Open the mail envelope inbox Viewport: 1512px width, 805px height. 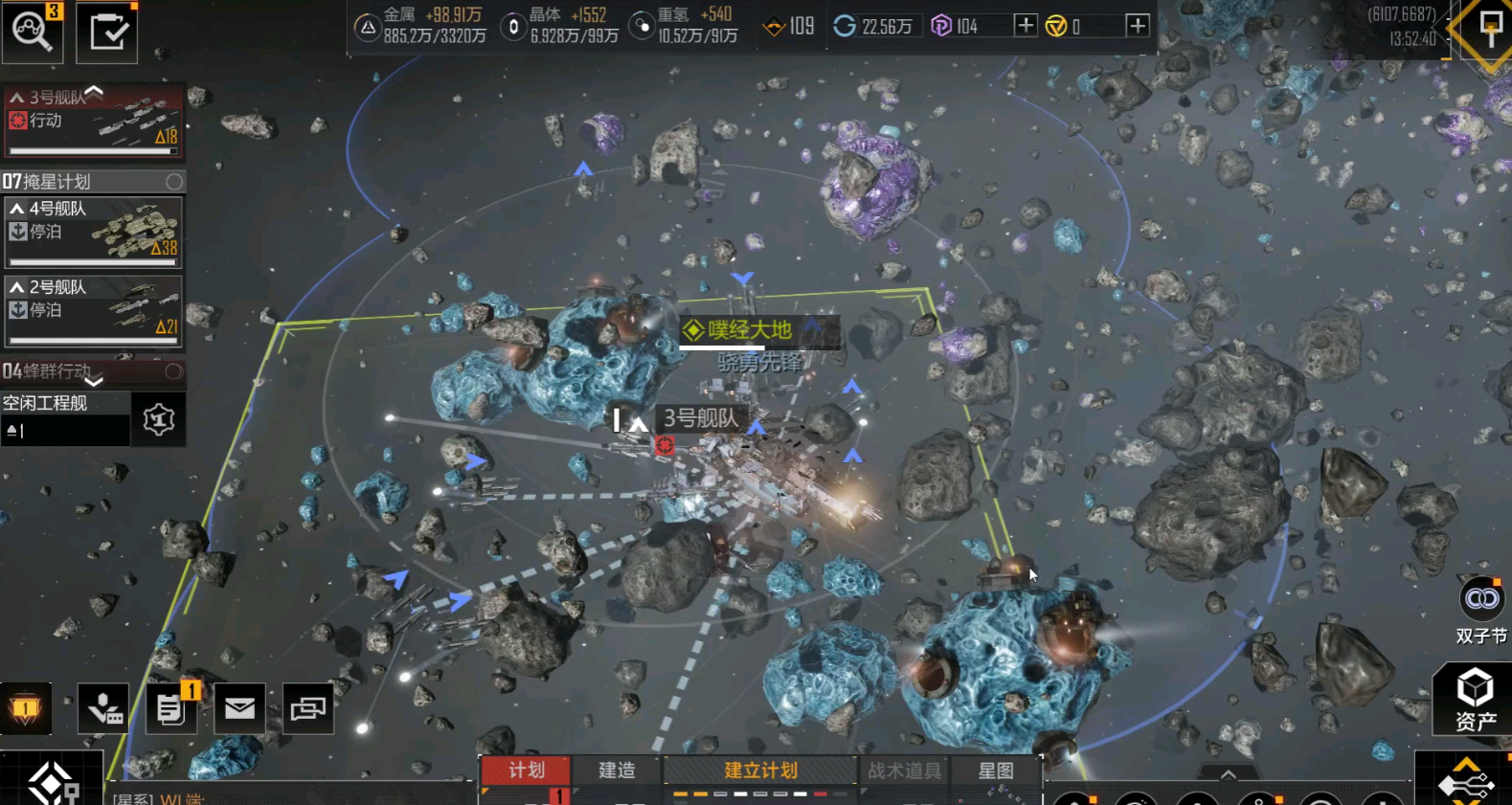coord(238,708)
